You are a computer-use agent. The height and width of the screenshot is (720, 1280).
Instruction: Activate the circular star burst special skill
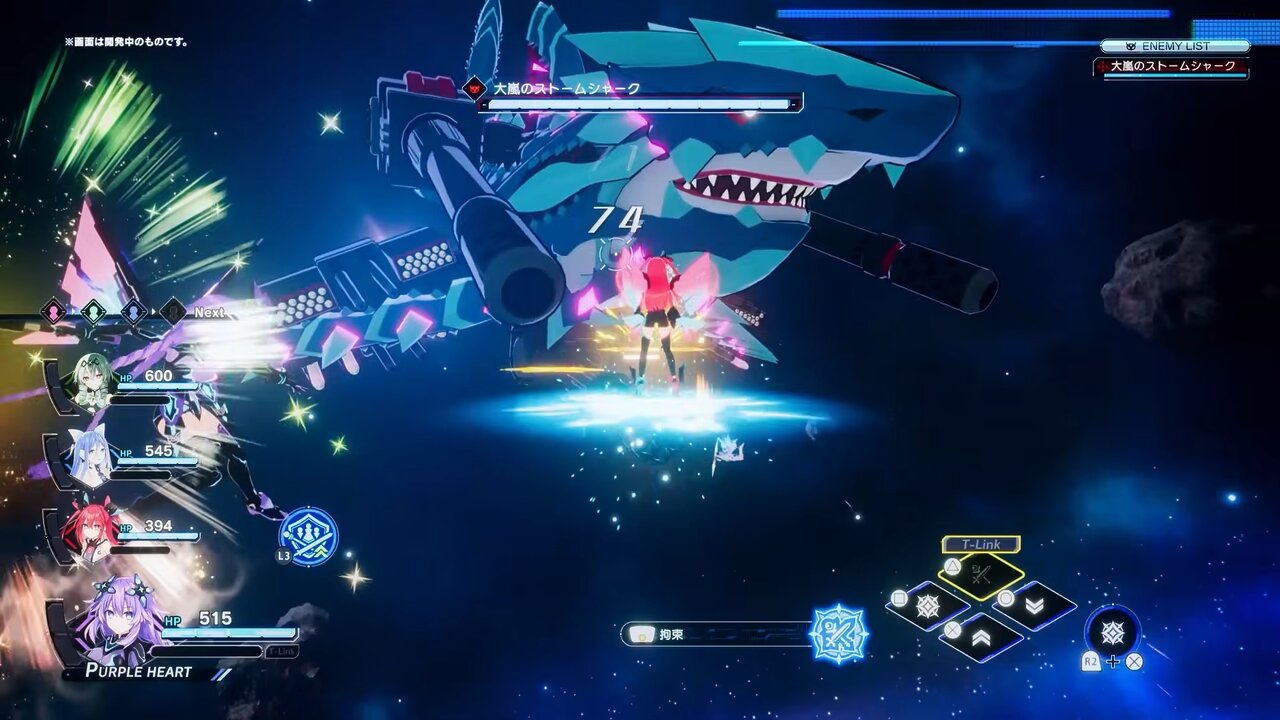point(1112,632)
